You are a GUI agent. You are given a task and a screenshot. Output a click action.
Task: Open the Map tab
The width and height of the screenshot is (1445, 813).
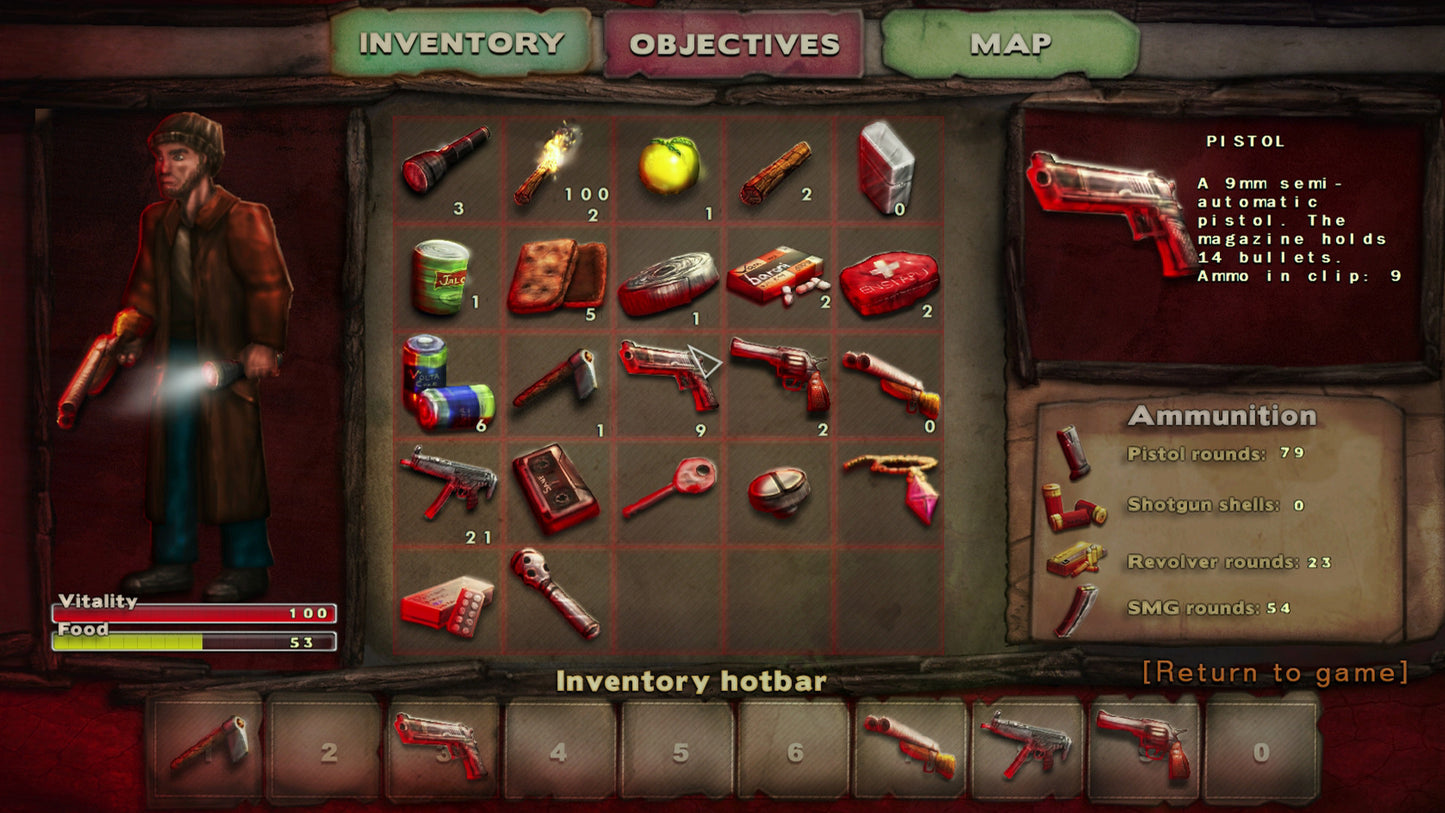tap(1009, 44)
